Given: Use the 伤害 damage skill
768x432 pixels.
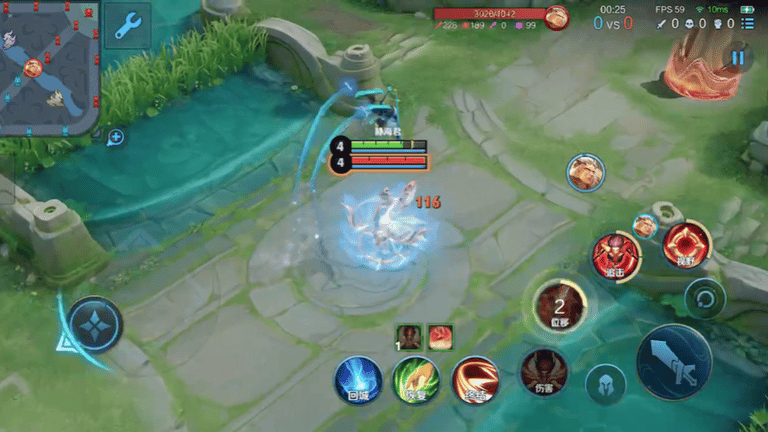Looking at the screenshot, I should click(543, 372).
